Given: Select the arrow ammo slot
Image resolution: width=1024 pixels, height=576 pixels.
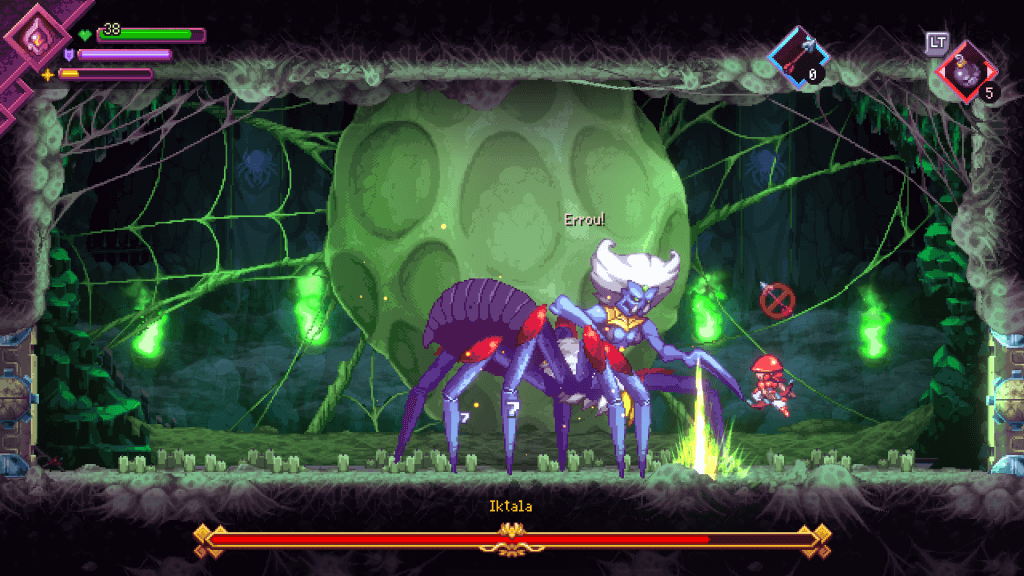Looking at the screenshot, I should tap(797, 56).
